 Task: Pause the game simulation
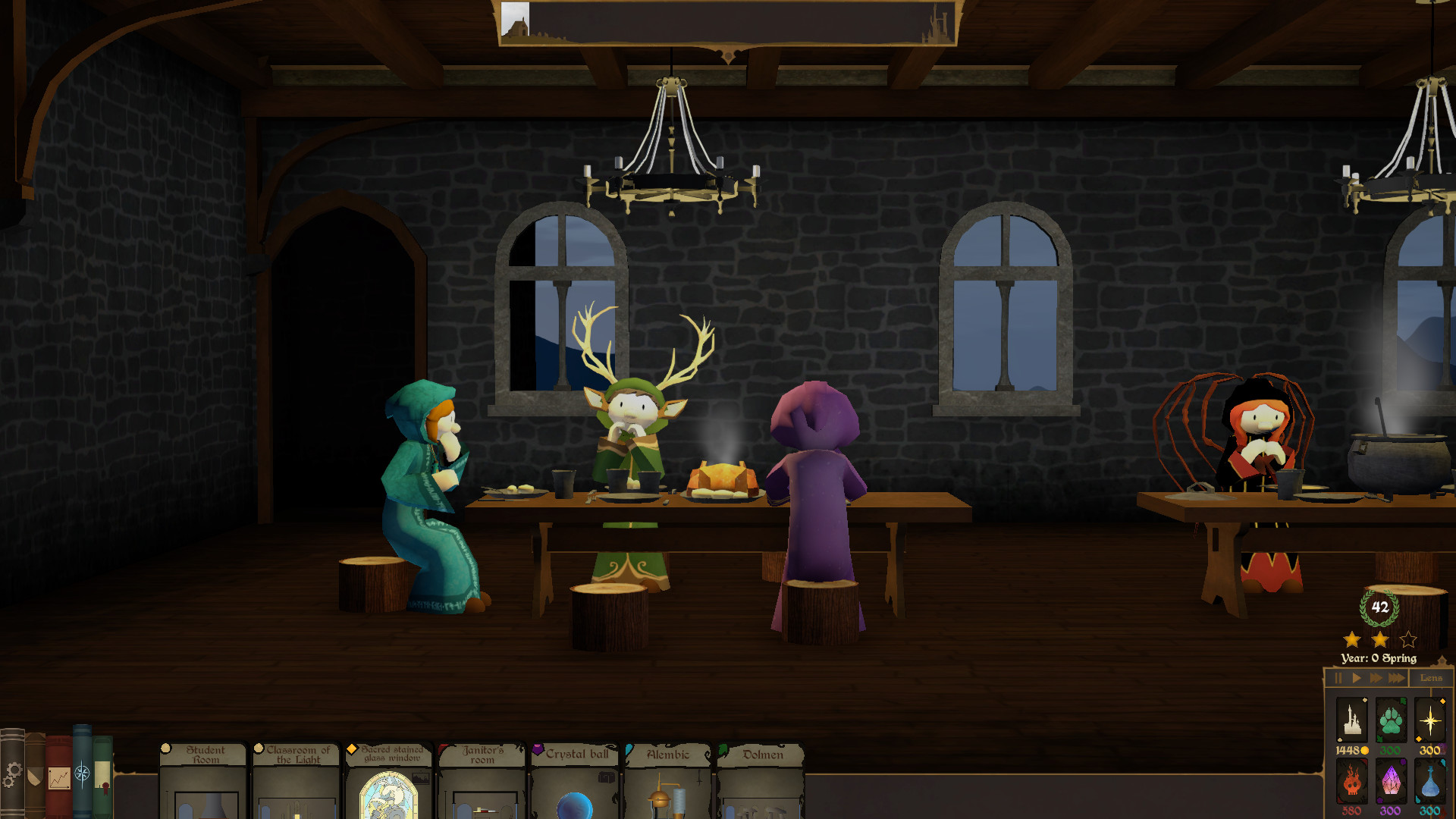[1339, 678]
